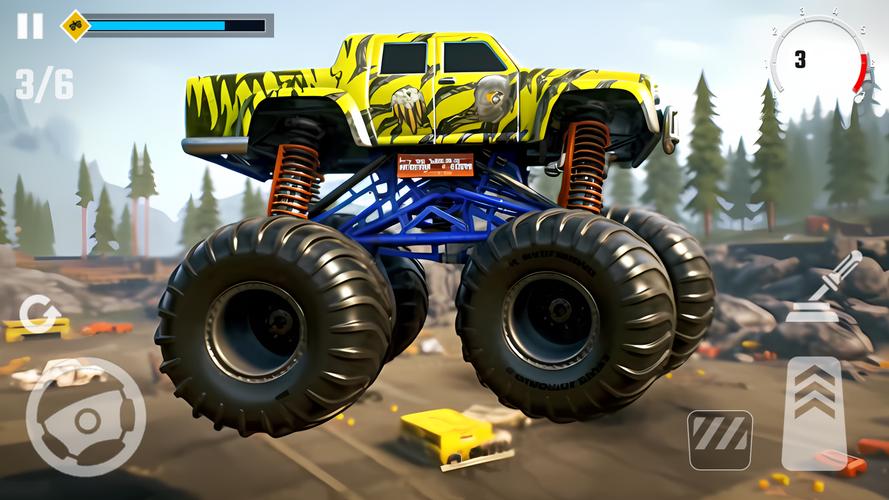Pause the game with the pause button

pos(30,26)
